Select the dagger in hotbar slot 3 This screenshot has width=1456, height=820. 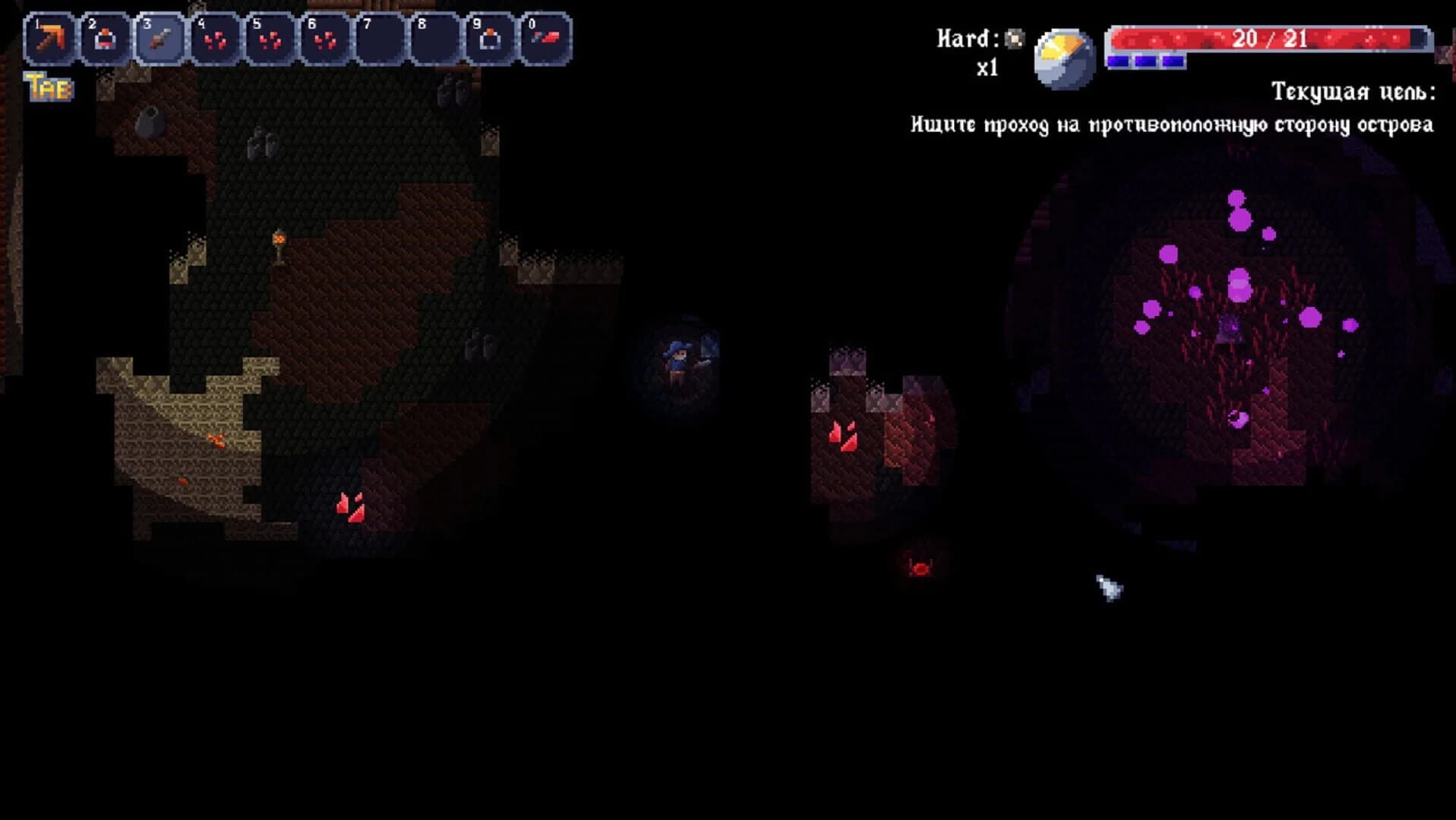pos(162,36)
